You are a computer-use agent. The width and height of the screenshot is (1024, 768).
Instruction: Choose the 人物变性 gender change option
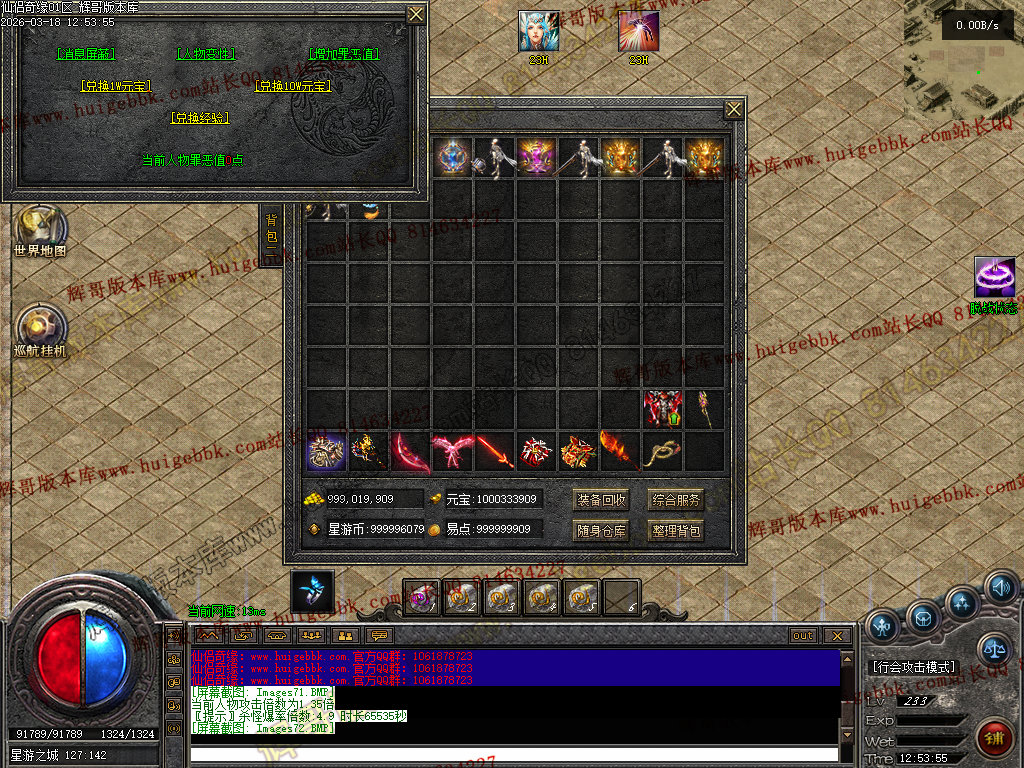point(205,54)
